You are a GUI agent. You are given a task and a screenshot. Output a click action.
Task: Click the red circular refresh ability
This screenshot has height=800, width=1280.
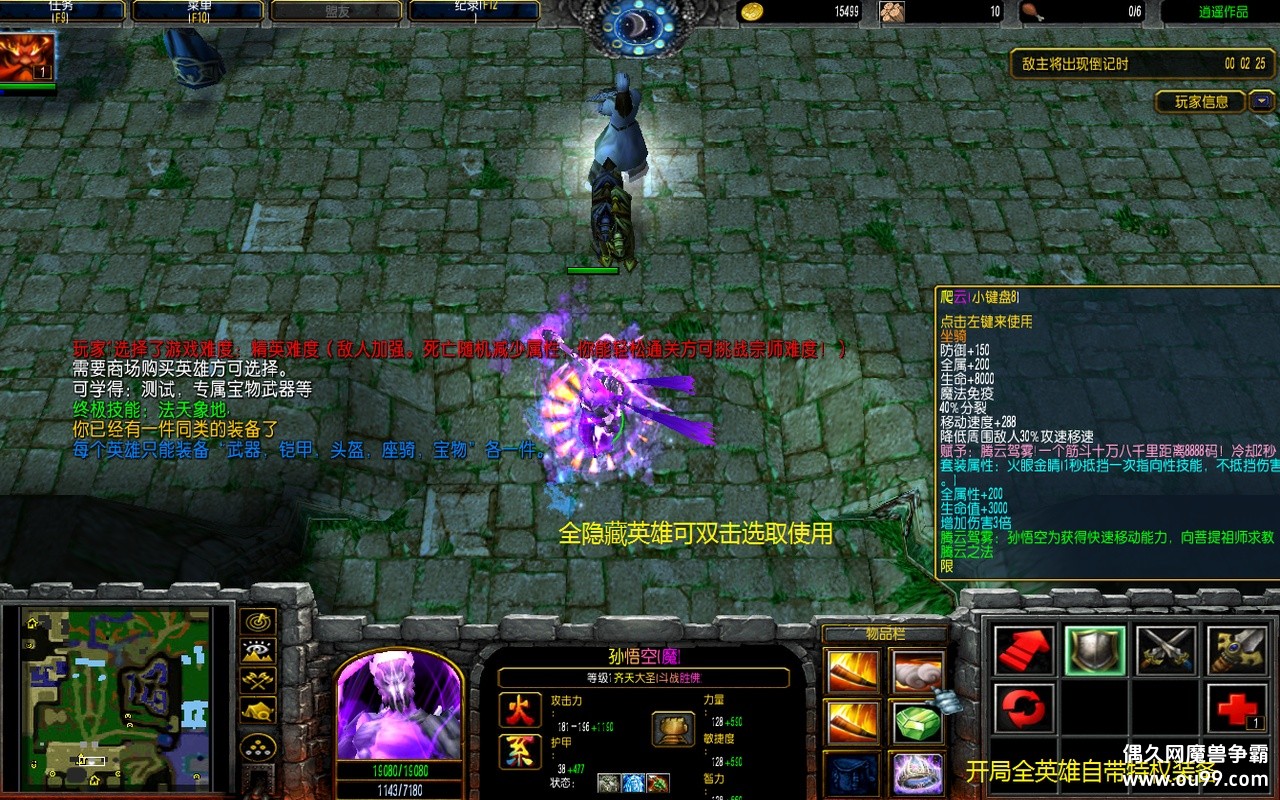pos(1023,709)
